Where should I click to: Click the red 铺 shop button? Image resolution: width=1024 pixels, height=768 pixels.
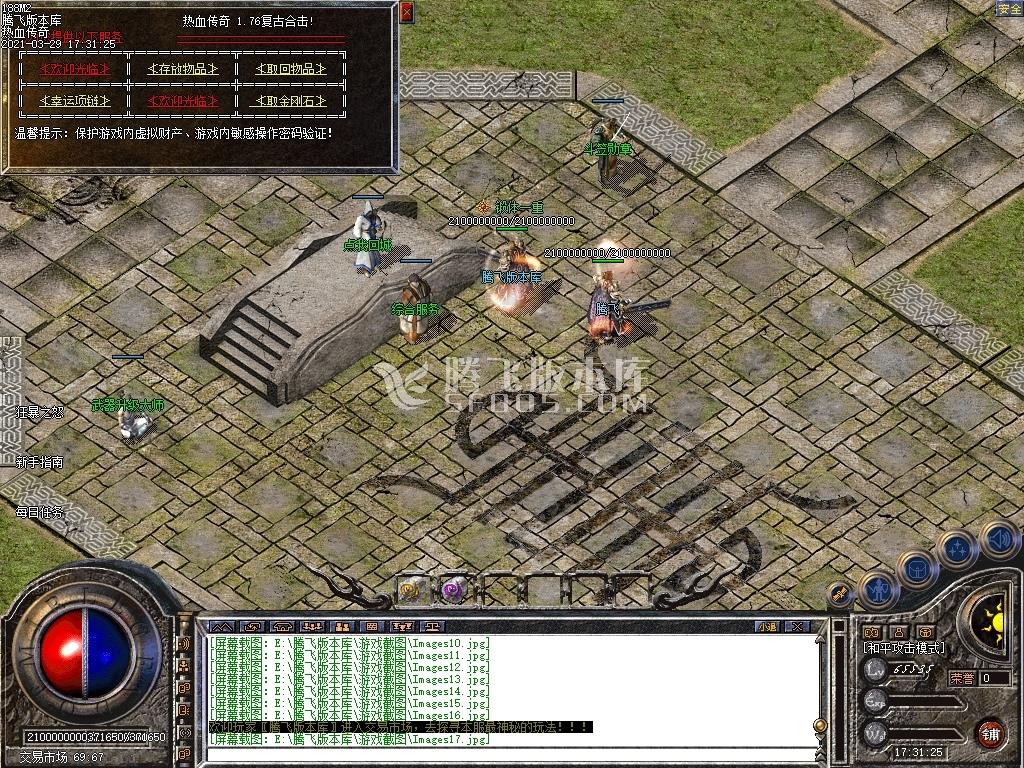[x=990, y=733]
